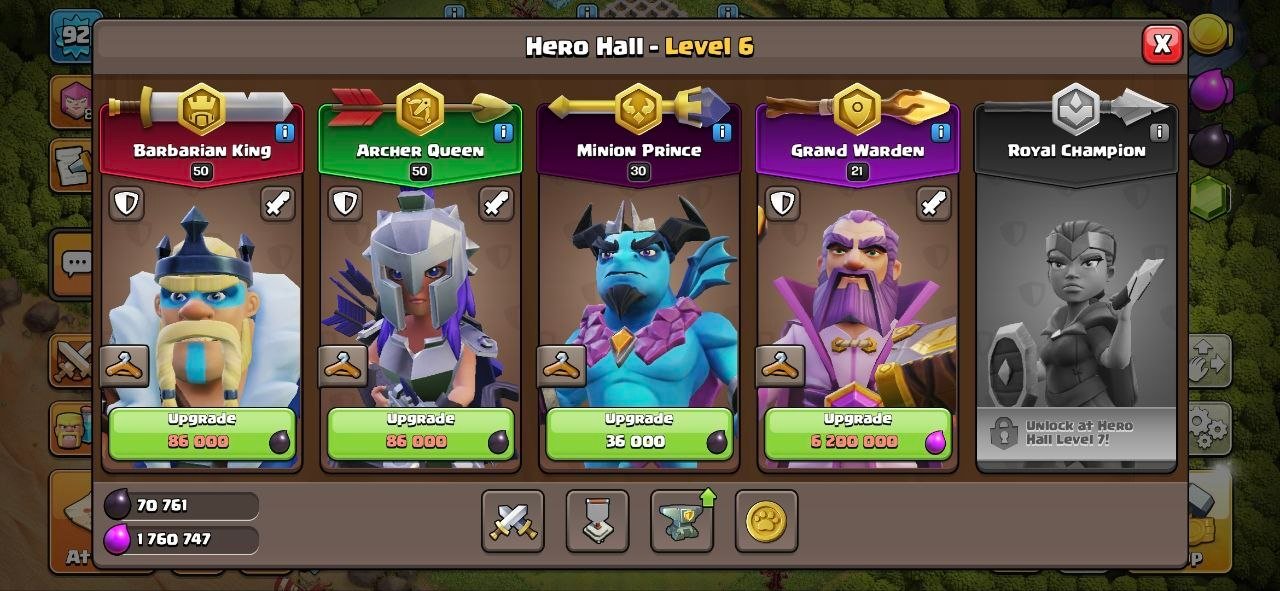
Task: Open the Blacksmith anvil button
Action: pos(682,521)
